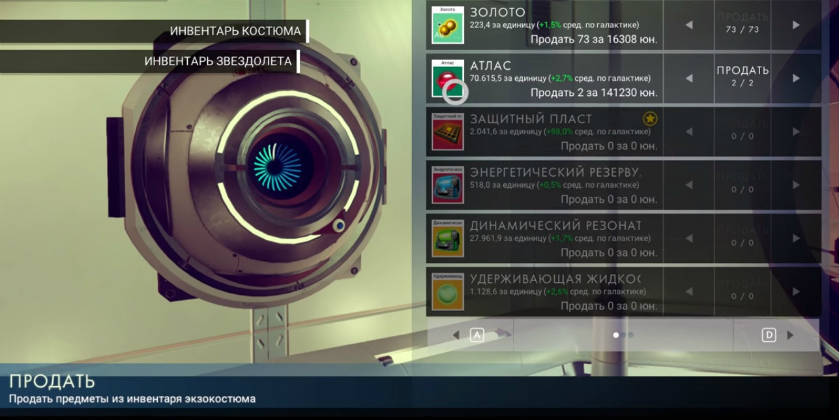This screenshot has height=420, width=840.
Task: Decrease the Атлас sell quantity with left arrow
Action: click(x=689, y=78)
